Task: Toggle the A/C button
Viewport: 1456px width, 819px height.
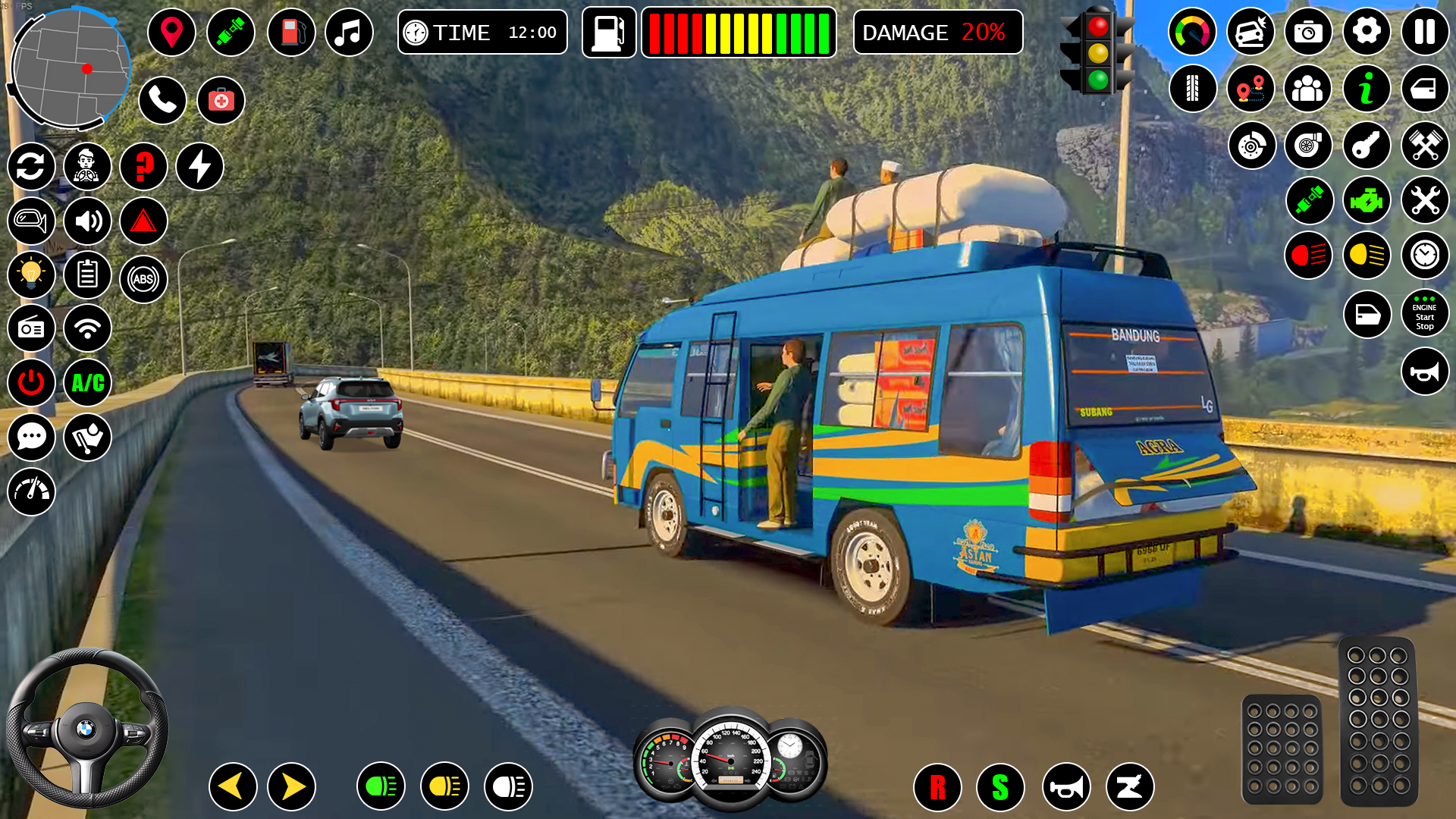Action: pyautogui.click(x=88, y=383)
